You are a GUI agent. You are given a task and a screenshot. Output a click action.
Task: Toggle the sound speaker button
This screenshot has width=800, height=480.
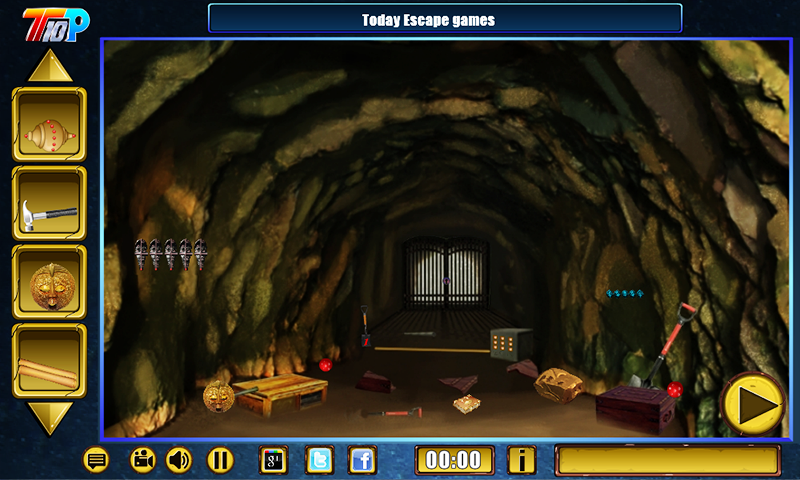[179, 460]
